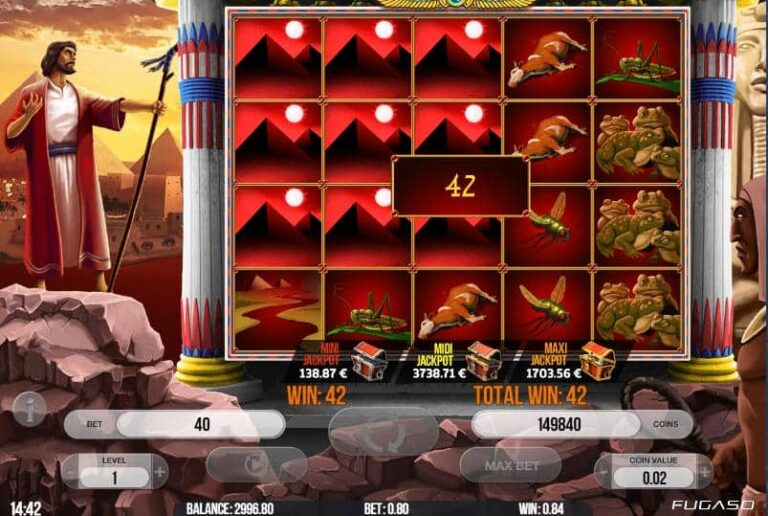The height and width of the screenshot is (516, 768).
Task: Spin the reels with the center button
Action: (383, 431)
